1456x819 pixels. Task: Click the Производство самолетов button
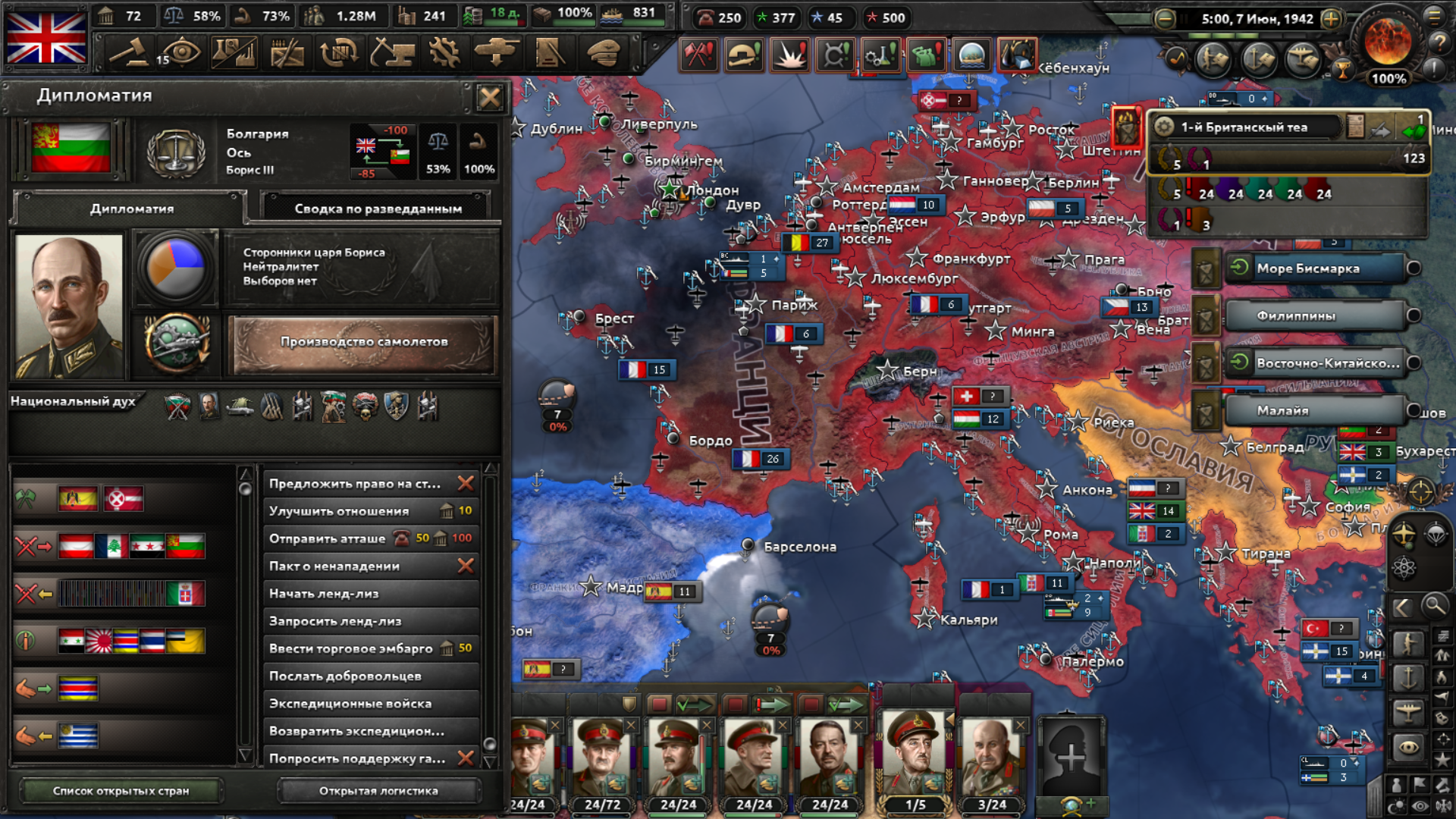point(364,342)
